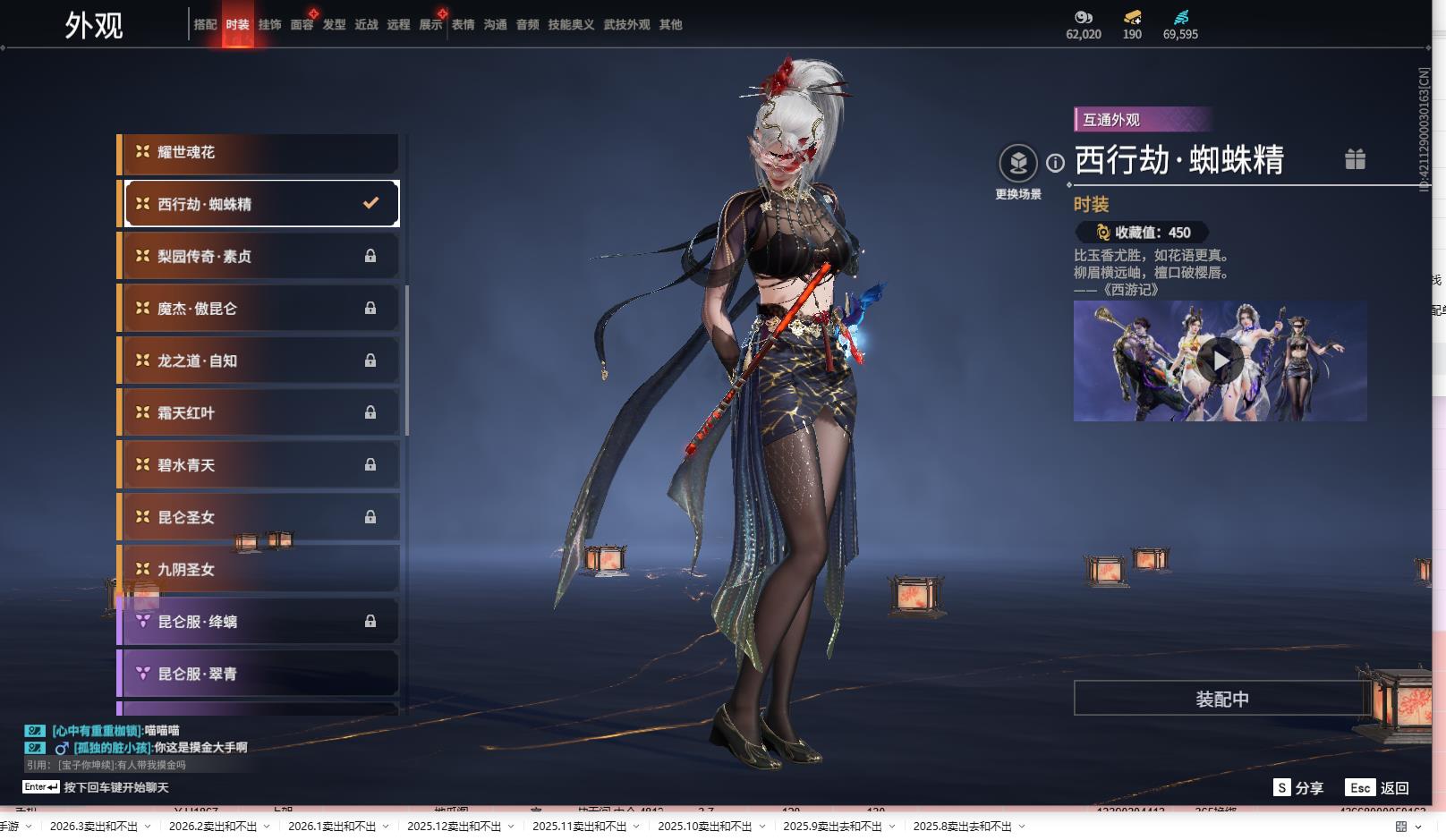Click the gift box icon
This screenshot has height=840, width=1446.
click(1355, 159)
